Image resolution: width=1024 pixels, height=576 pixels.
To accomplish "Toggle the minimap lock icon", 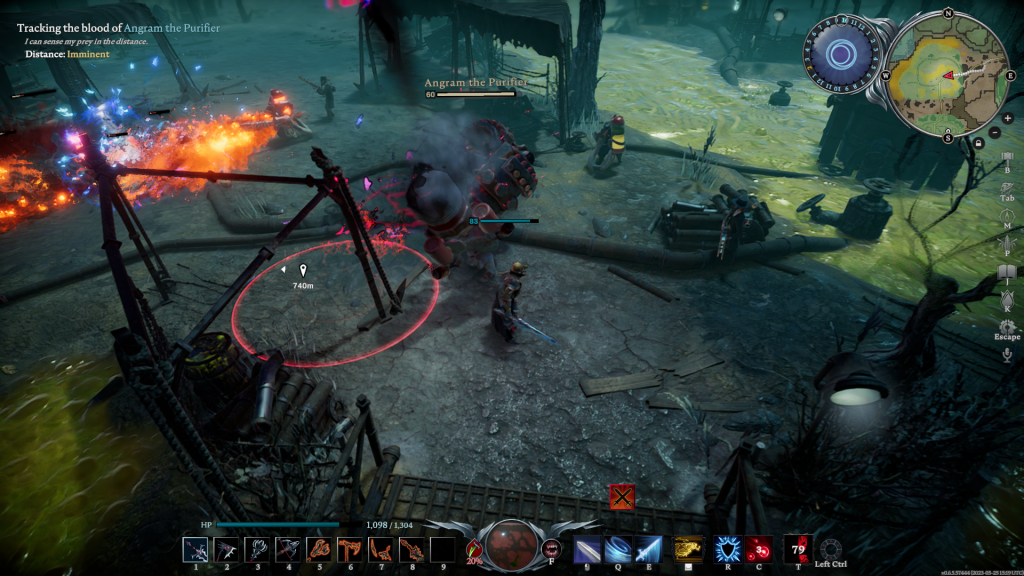I will 977,143.
